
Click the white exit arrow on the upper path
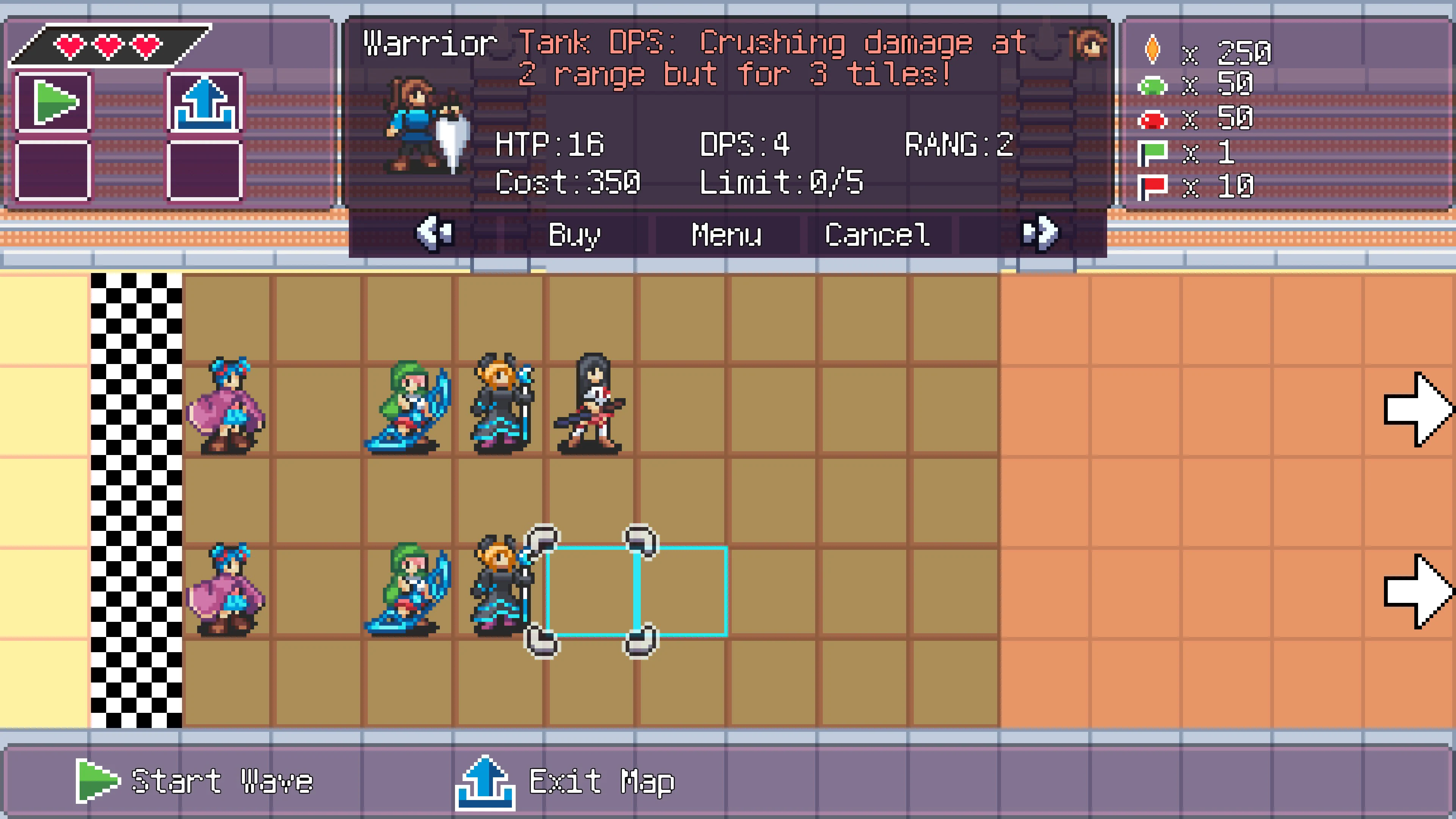click(1419, 407)
